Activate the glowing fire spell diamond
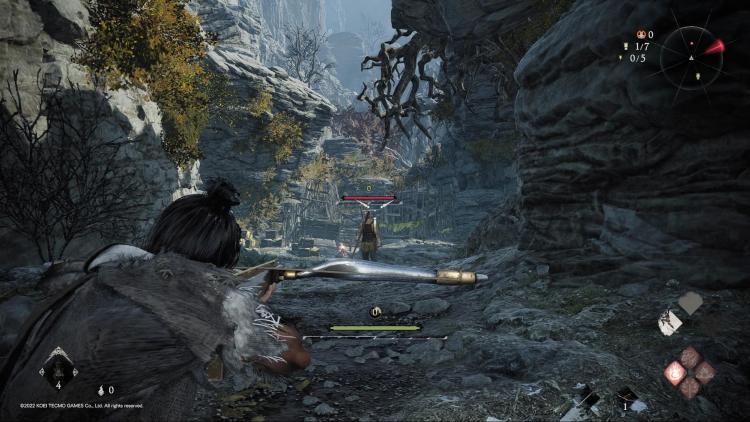 [676, 374]
